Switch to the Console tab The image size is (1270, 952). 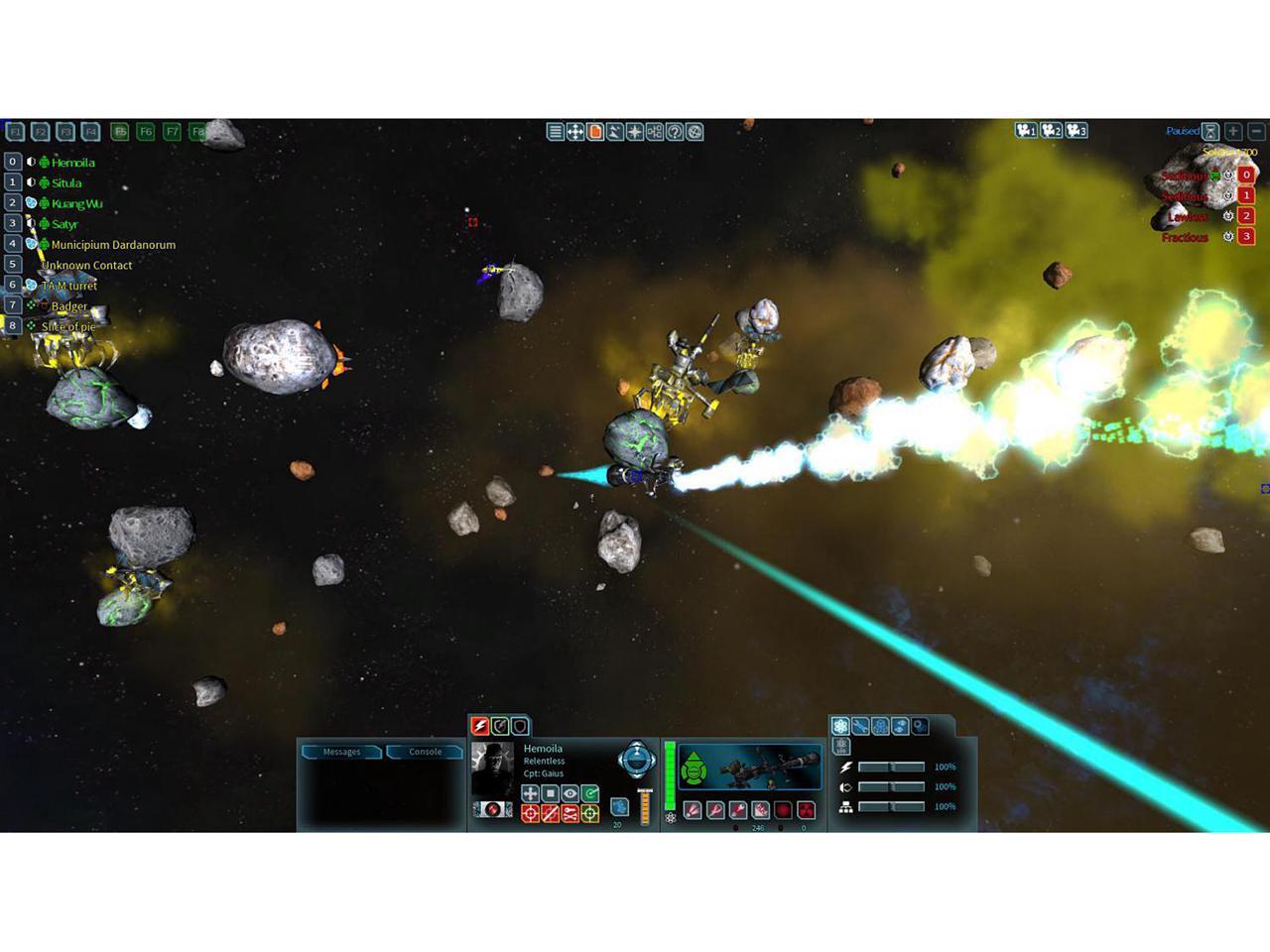[x=425, y=752]
